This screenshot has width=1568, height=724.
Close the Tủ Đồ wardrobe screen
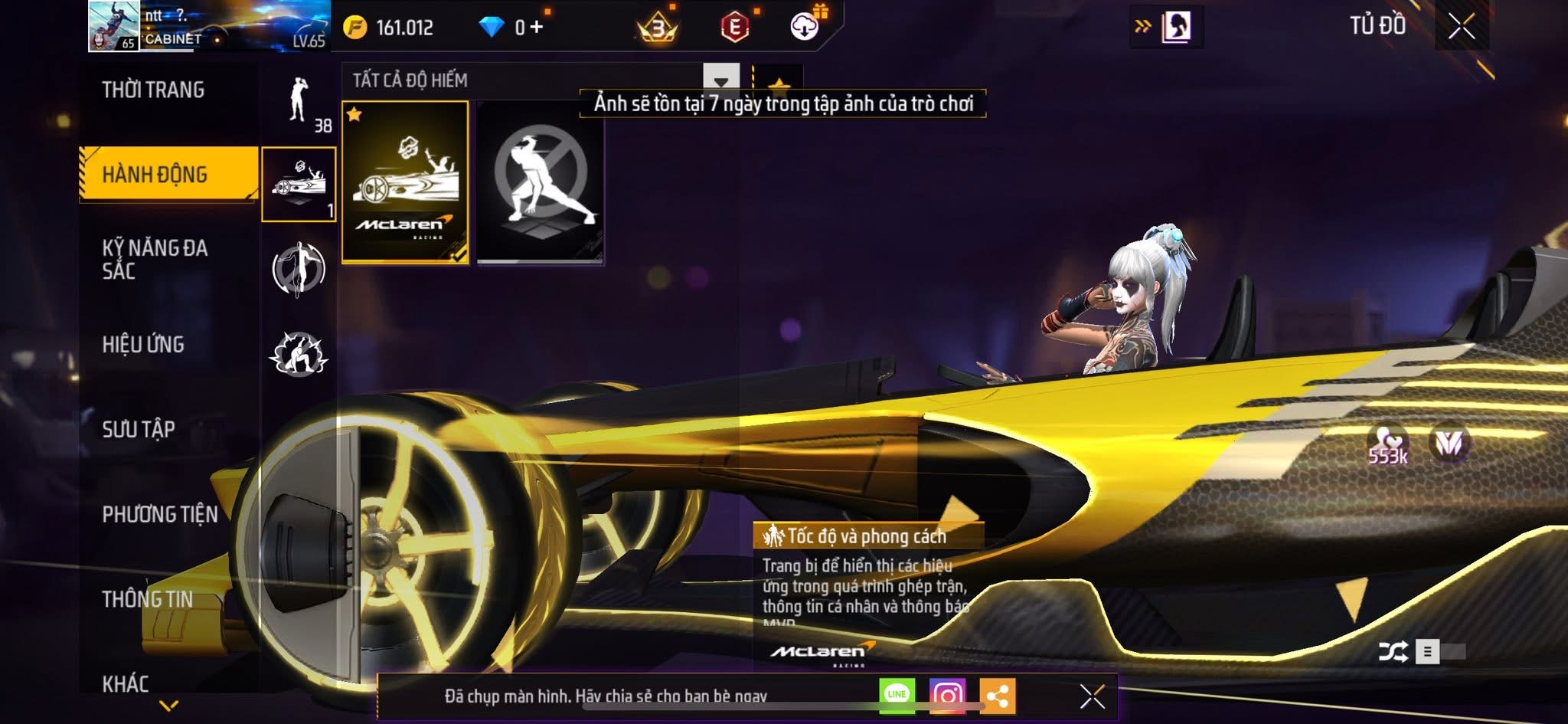[1461, 27]
